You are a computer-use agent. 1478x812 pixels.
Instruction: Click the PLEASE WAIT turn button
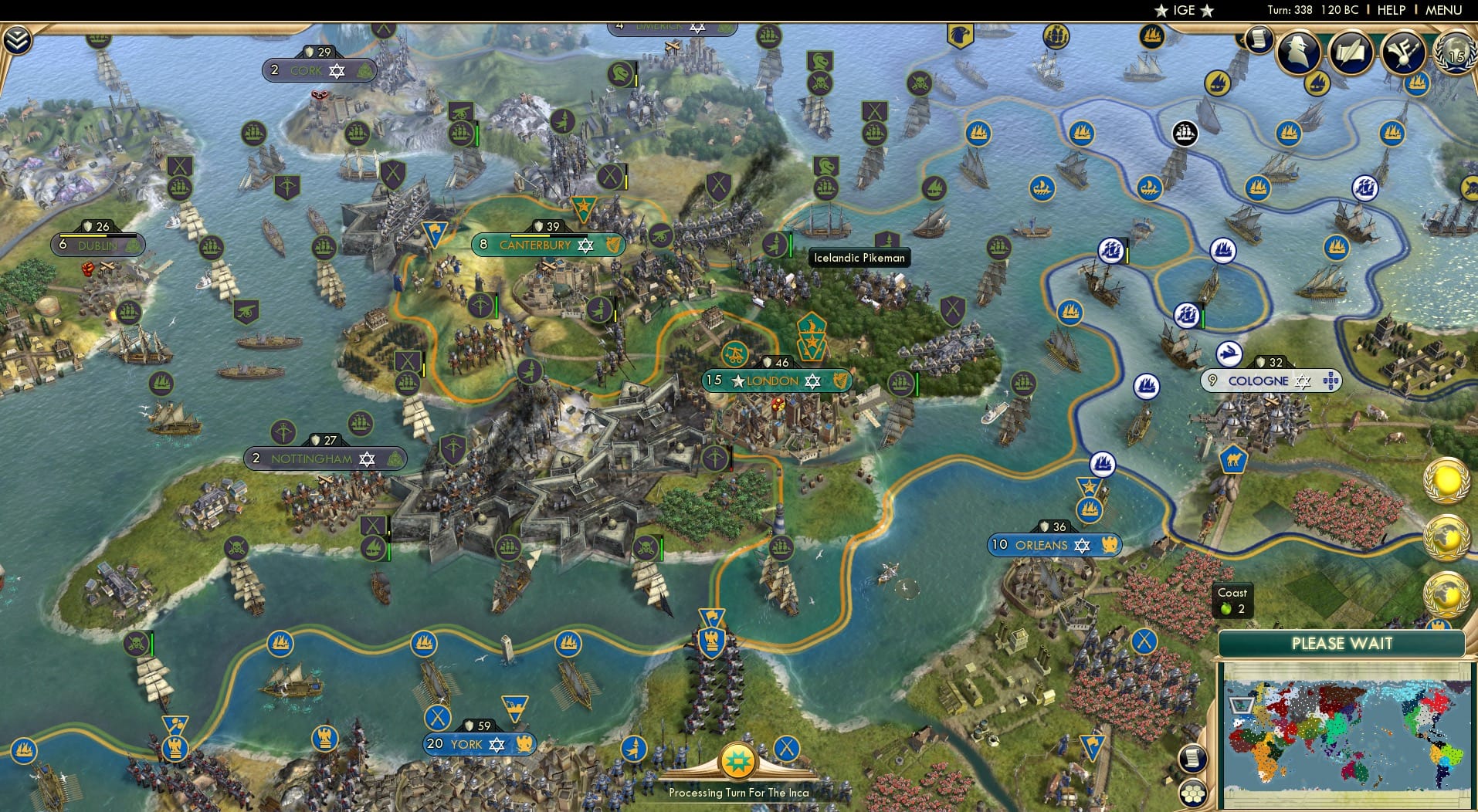coord(1344,643)
